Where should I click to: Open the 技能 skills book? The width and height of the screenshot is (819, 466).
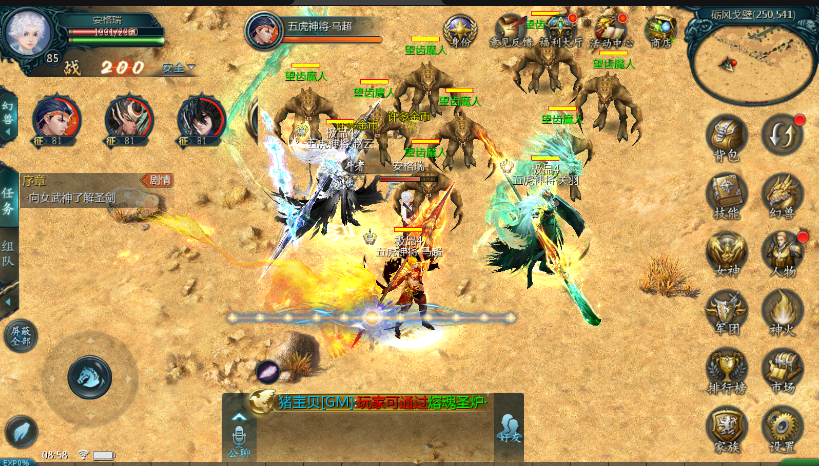point(727,193)
